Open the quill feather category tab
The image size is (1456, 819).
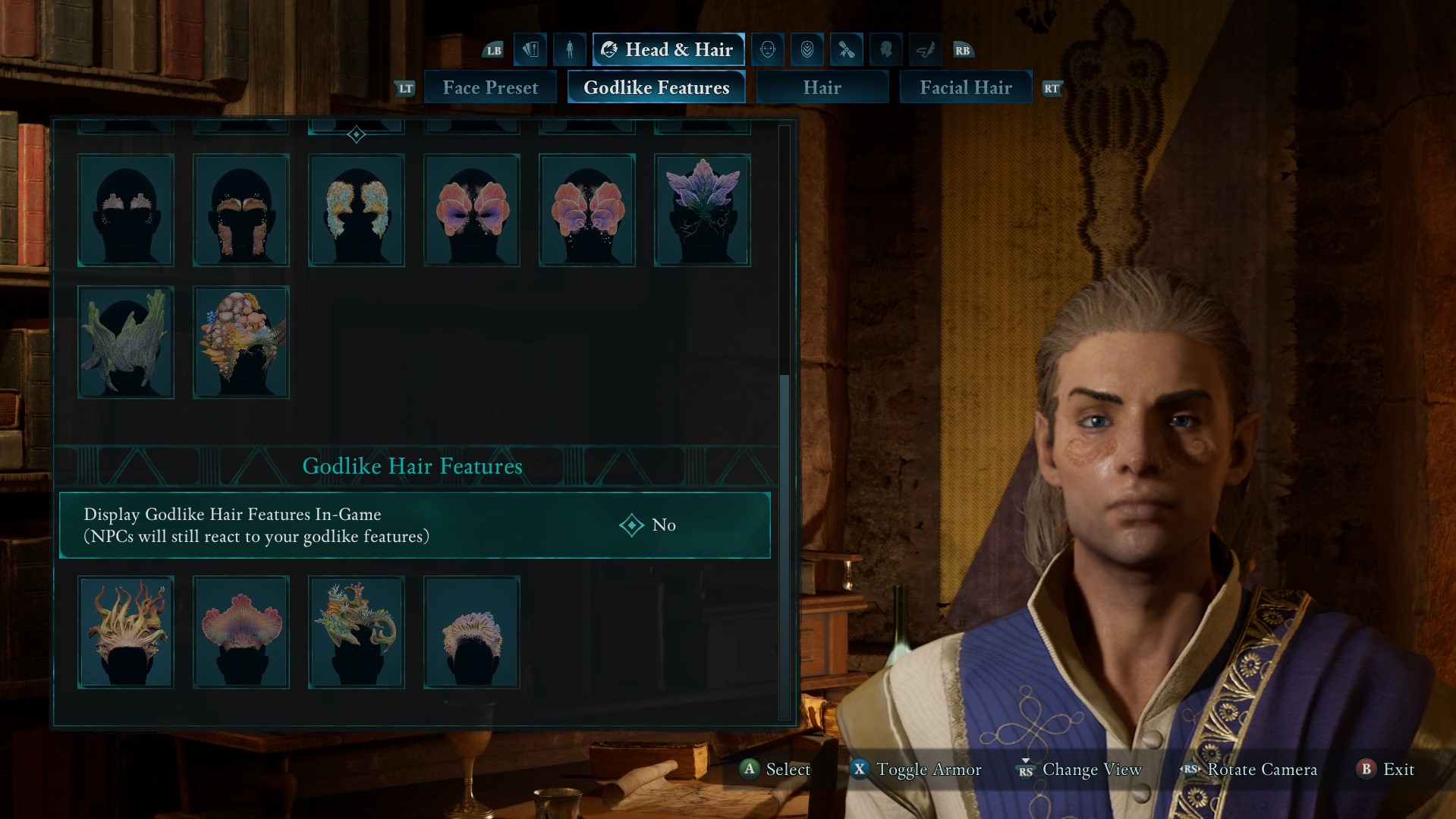coord(926,50)
